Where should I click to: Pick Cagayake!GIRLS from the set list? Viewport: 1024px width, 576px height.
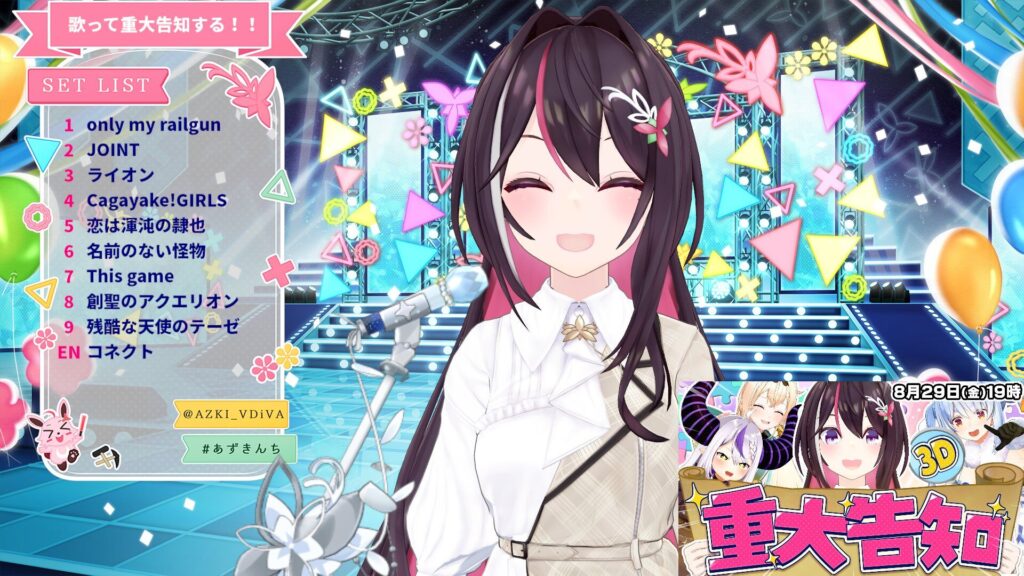pos(157,200)
